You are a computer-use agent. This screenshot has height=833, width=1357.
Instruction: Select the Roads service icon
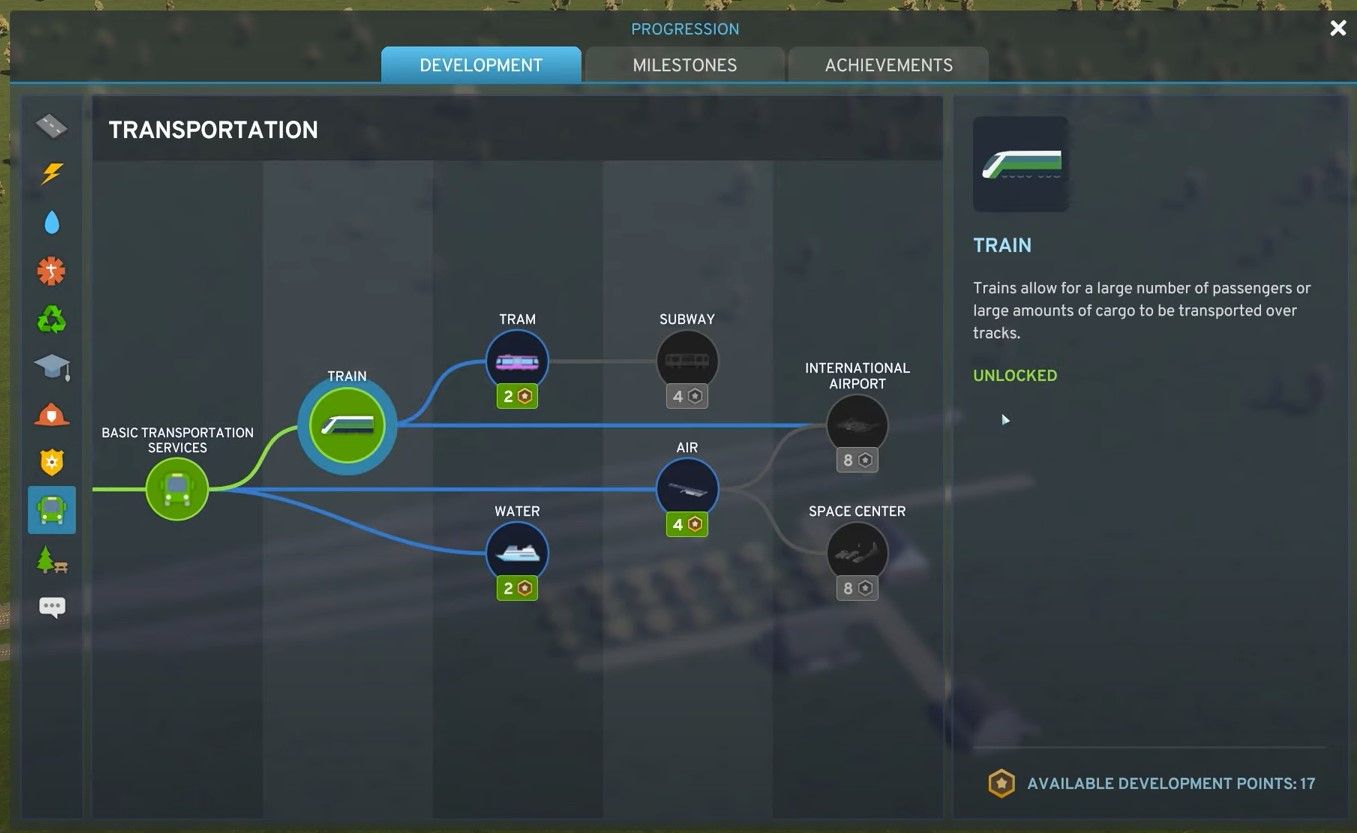(51, 126)
